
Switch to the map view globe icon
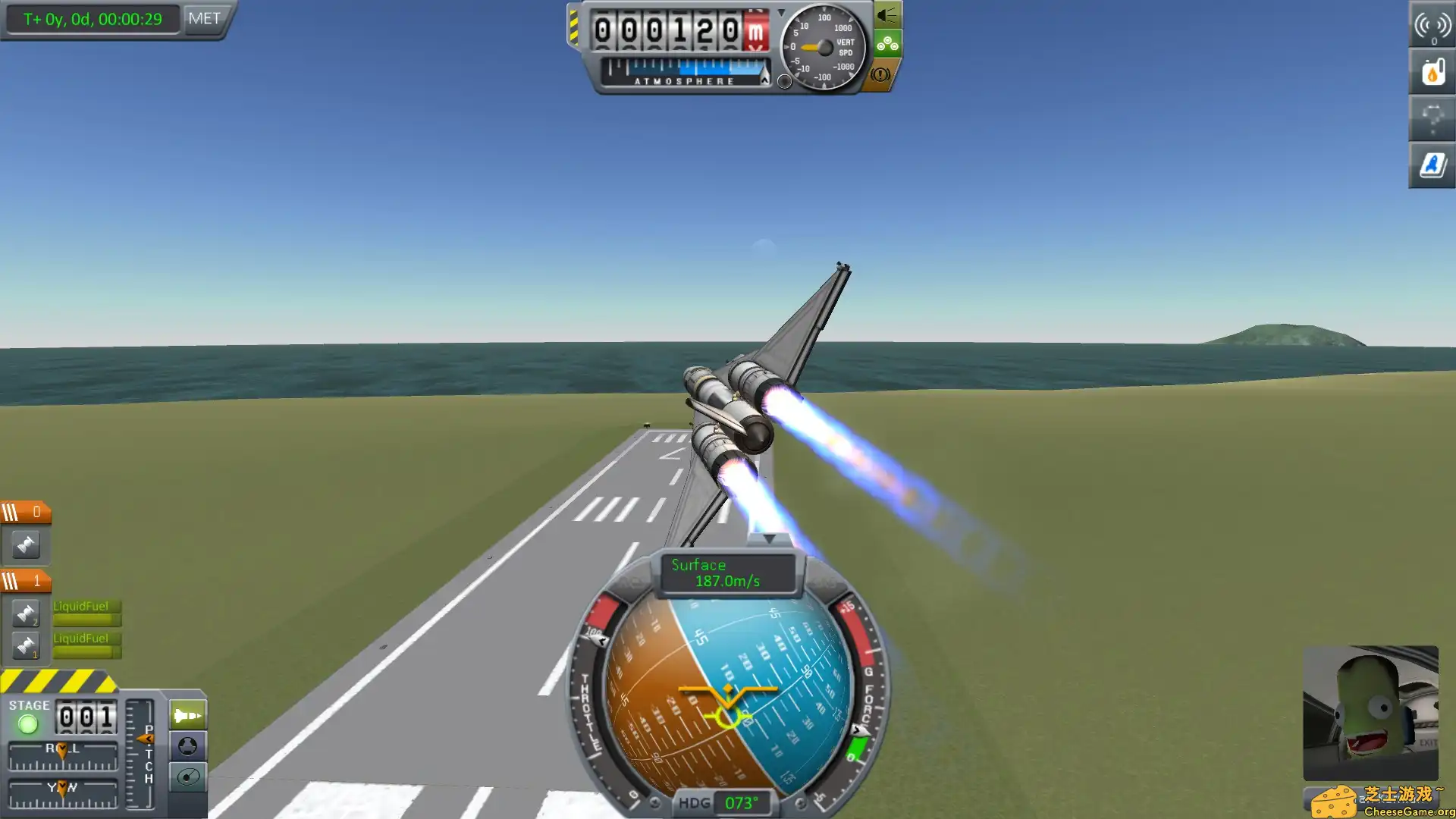[187, 747]
